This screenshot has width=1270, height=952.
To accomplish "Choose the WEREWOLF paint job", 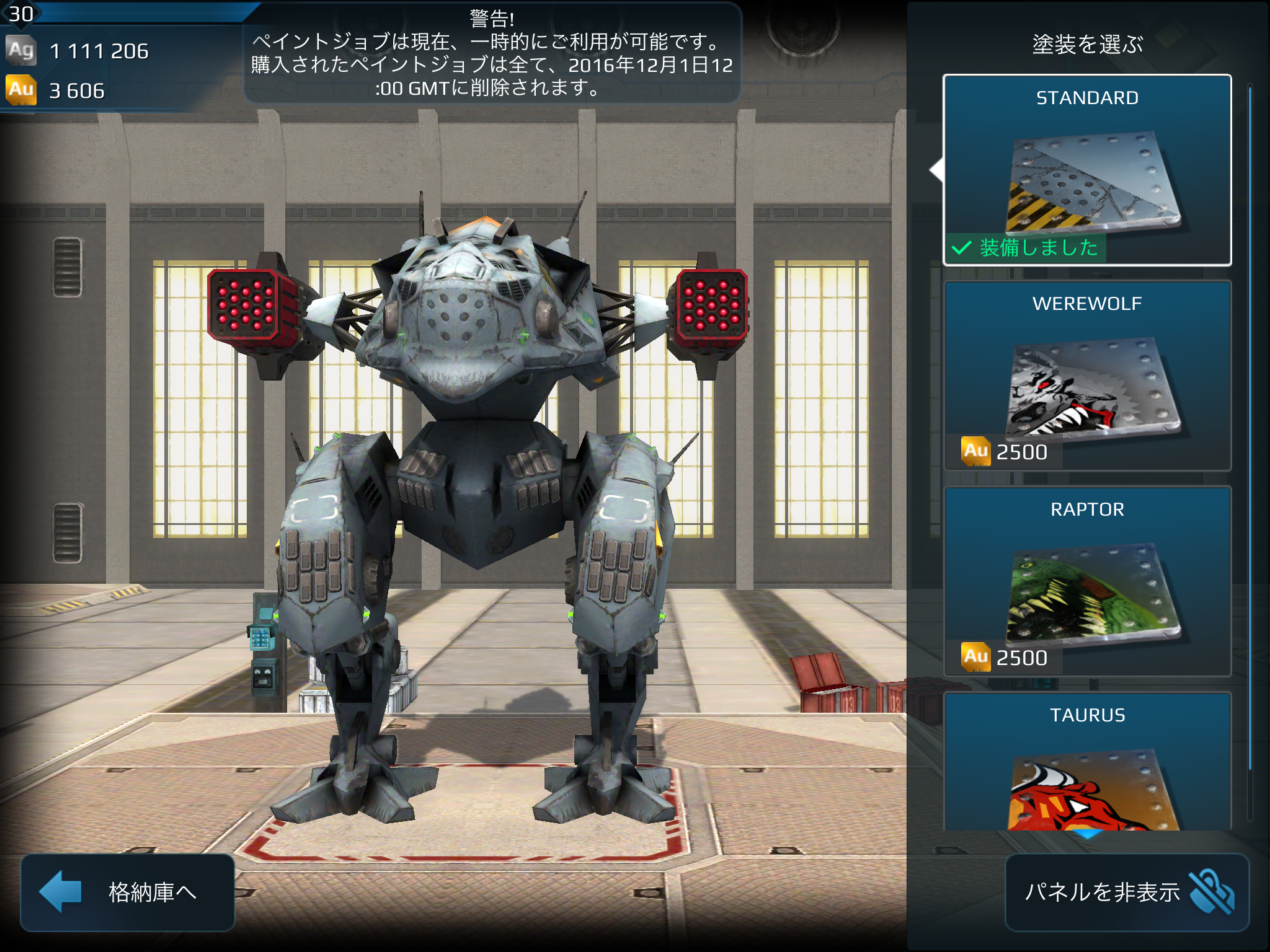I will tap(1087, 376).
